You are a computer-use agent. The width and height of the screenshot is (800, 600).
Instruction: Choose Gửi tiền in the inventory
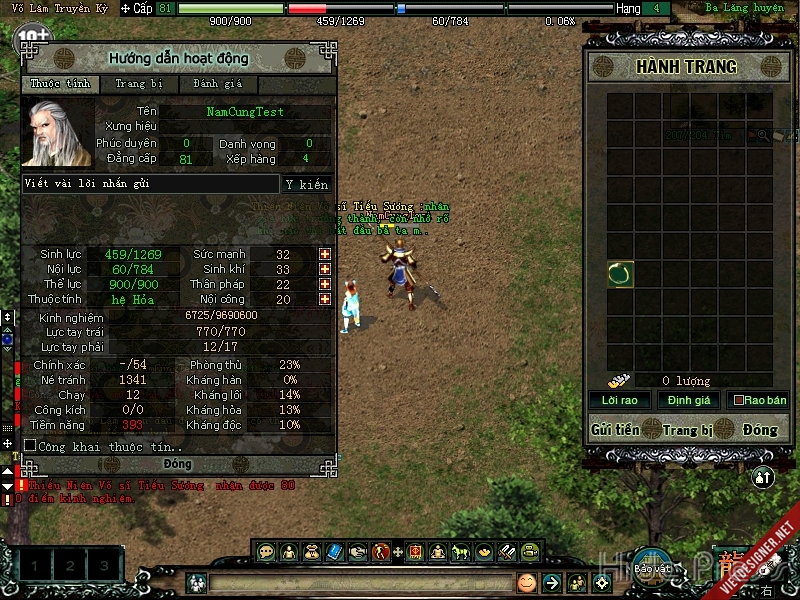615,430
